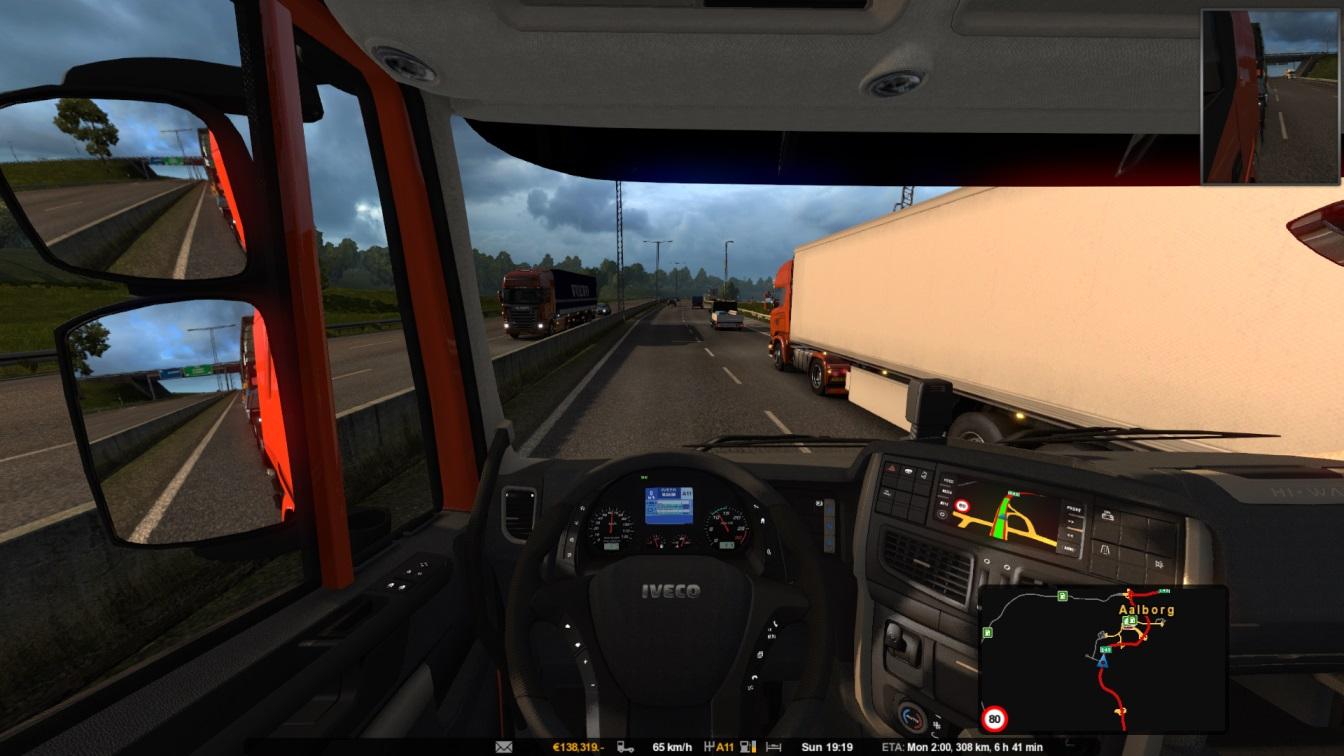Click the Route Advisor minimap
Screen dimensions: 1344x756
1102,659
